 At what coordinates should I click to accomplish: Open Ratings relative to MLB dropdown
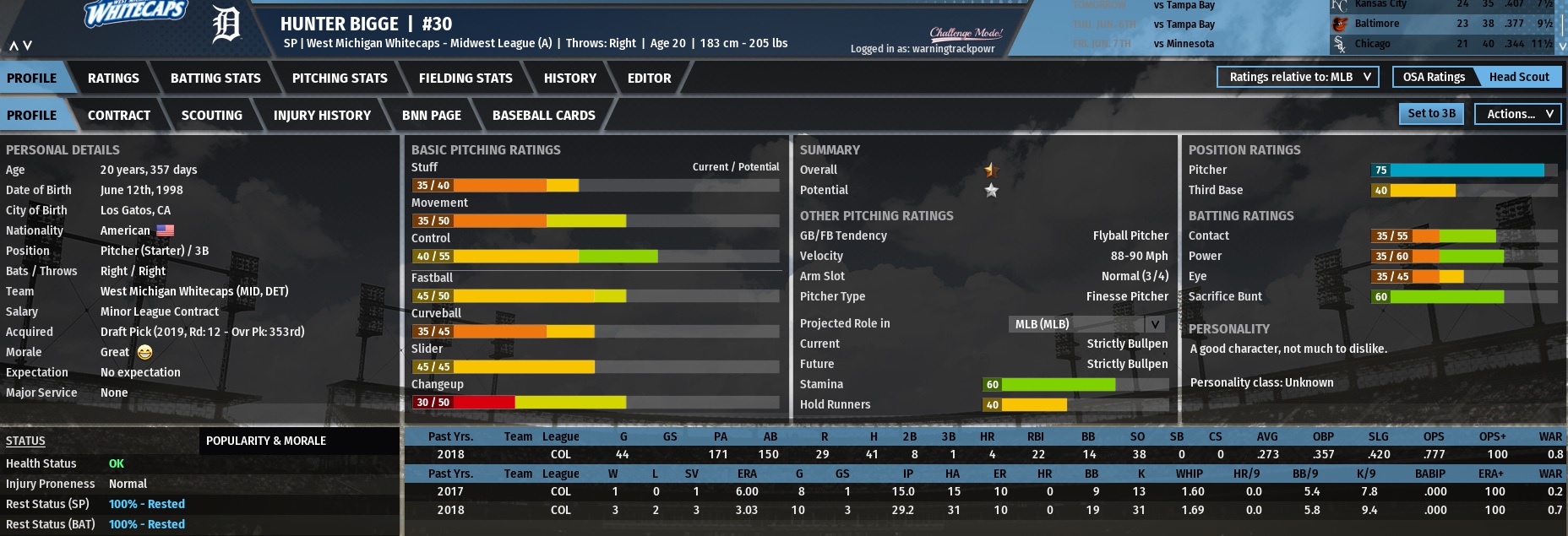(x=1298, y=77)
